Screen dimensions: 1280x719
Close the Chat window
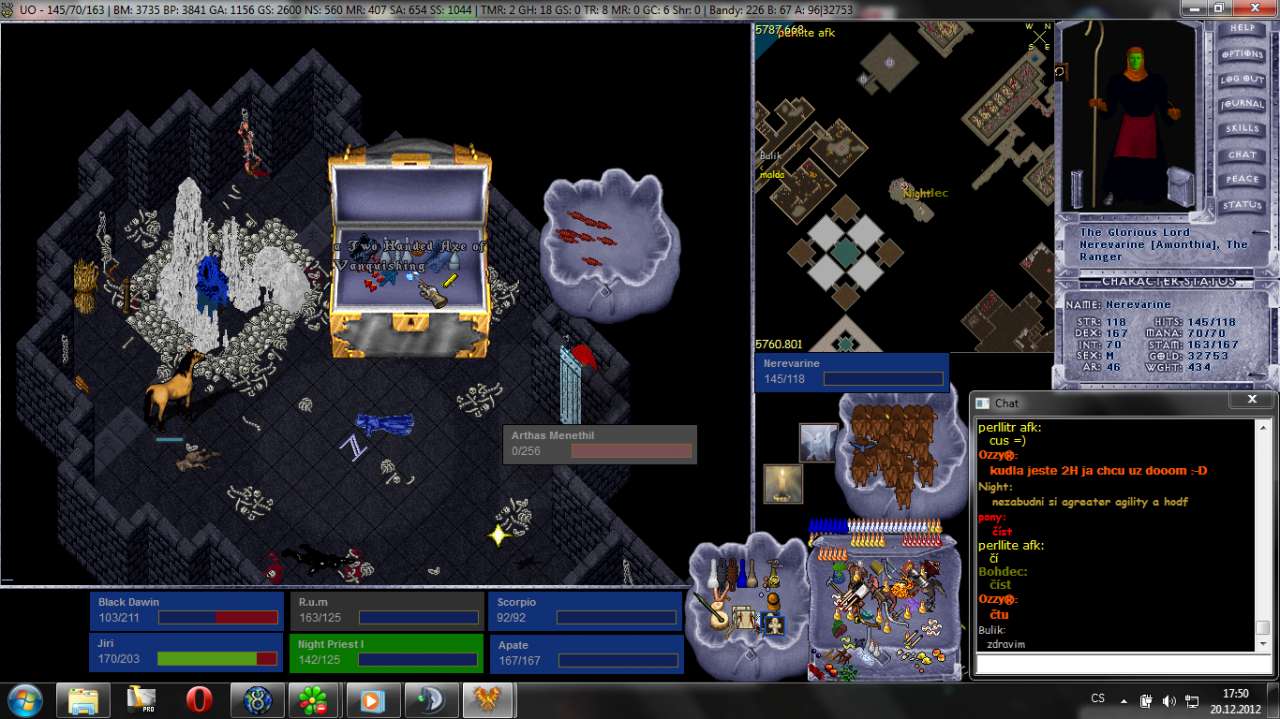pyautogui.click(x=1252, y=401)
